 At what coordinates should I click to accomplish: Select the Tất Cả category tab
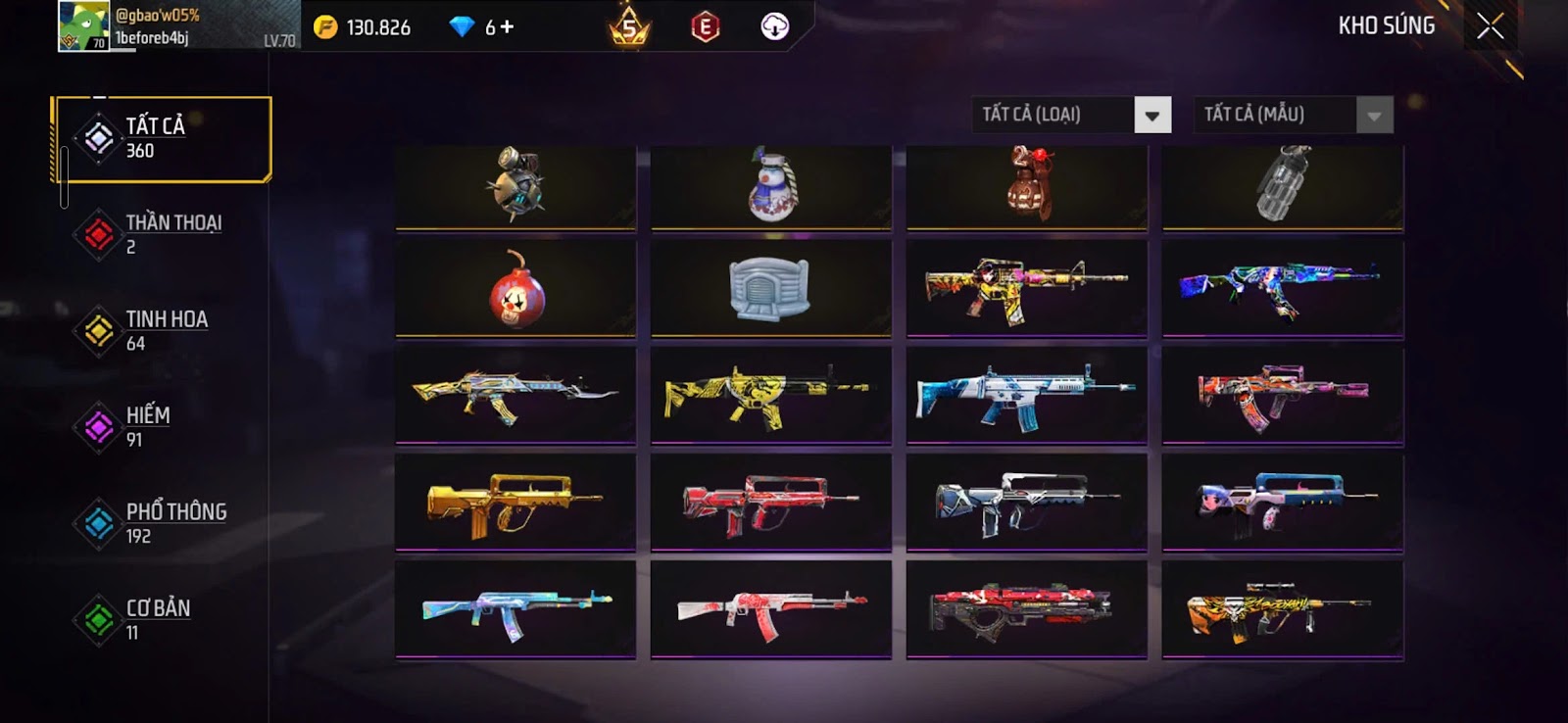click(x=163, y=138)
